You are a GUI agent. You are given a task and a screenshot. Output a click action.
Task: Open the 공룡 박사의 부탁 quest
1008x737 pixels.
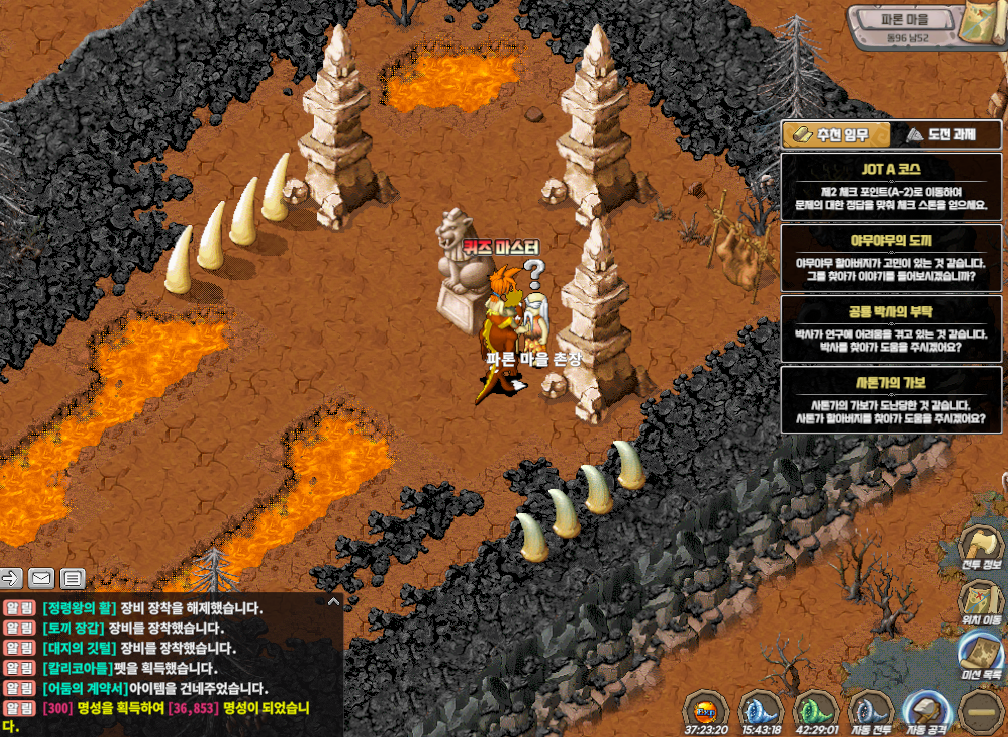pyautogui.click(x=890, y=327)
